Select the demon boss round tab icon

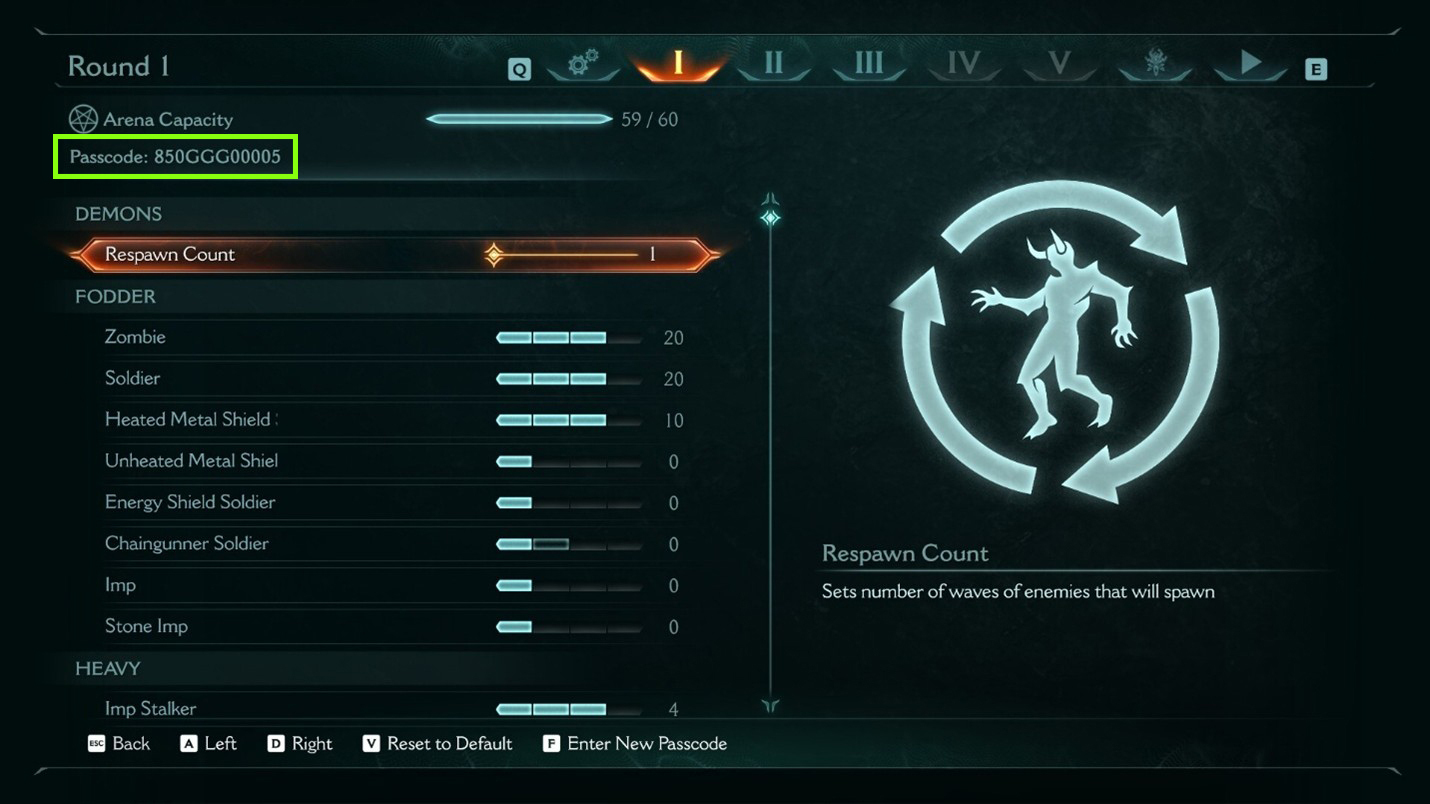[x=1155, y=62]
